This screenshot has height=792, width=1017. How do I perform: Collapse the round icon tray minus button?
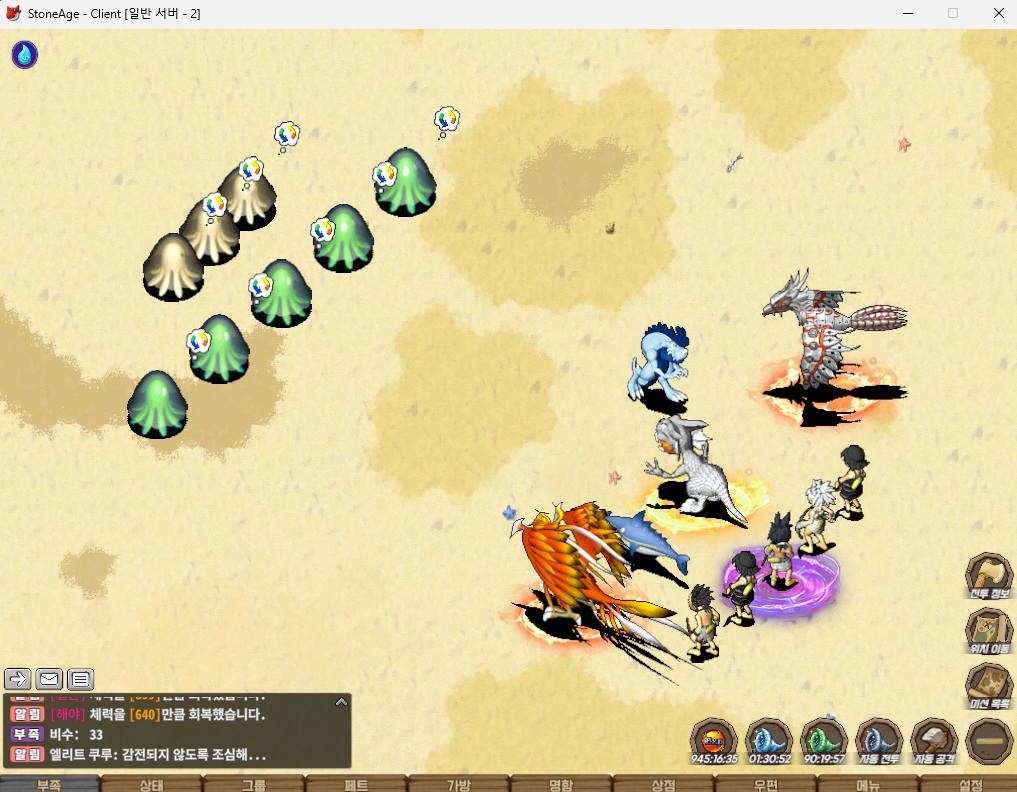989,741
